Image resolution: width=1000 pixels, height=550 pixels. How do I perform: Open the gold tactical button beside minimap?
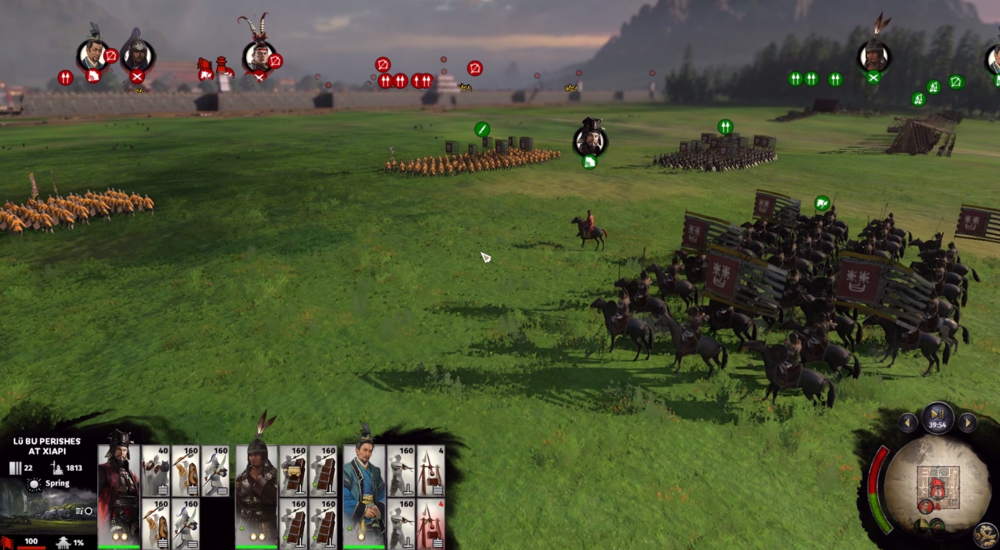coord(984,534)
